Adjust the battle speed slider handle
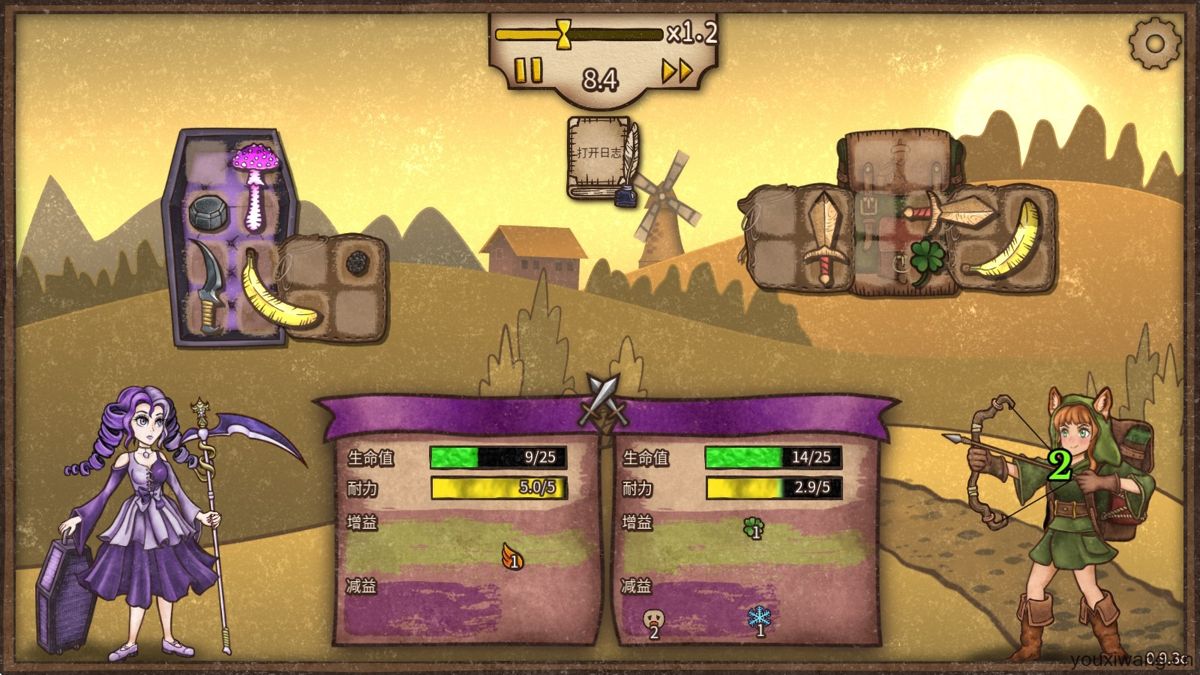The width and height of the screenshot is (1200, 675). (565, 33)
